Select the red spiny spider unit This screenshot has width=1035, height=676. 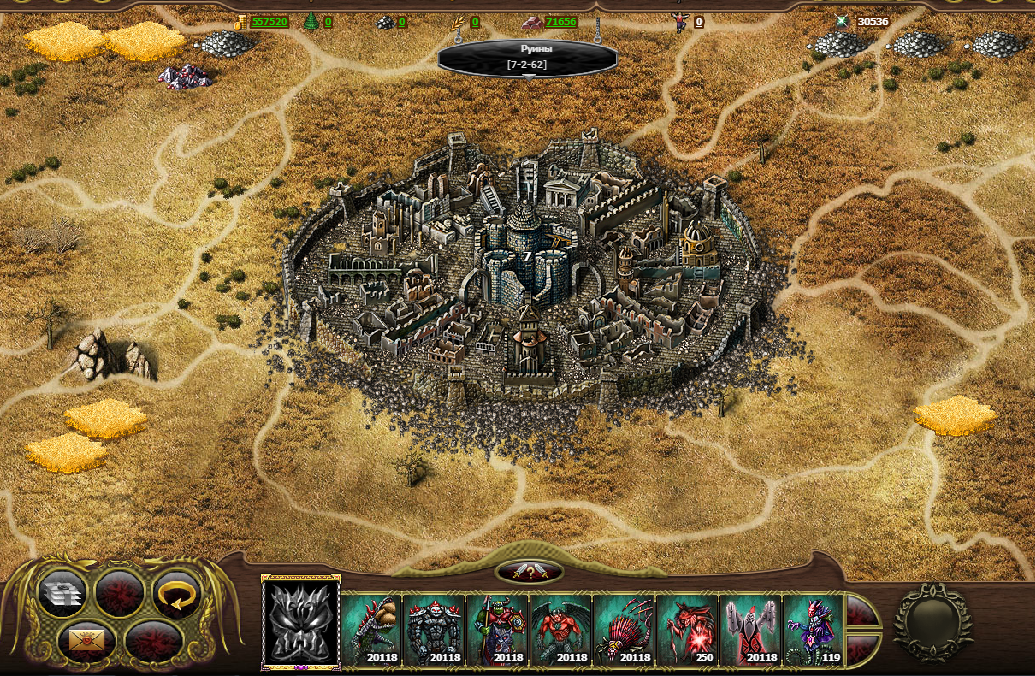(x=624, y=630)
